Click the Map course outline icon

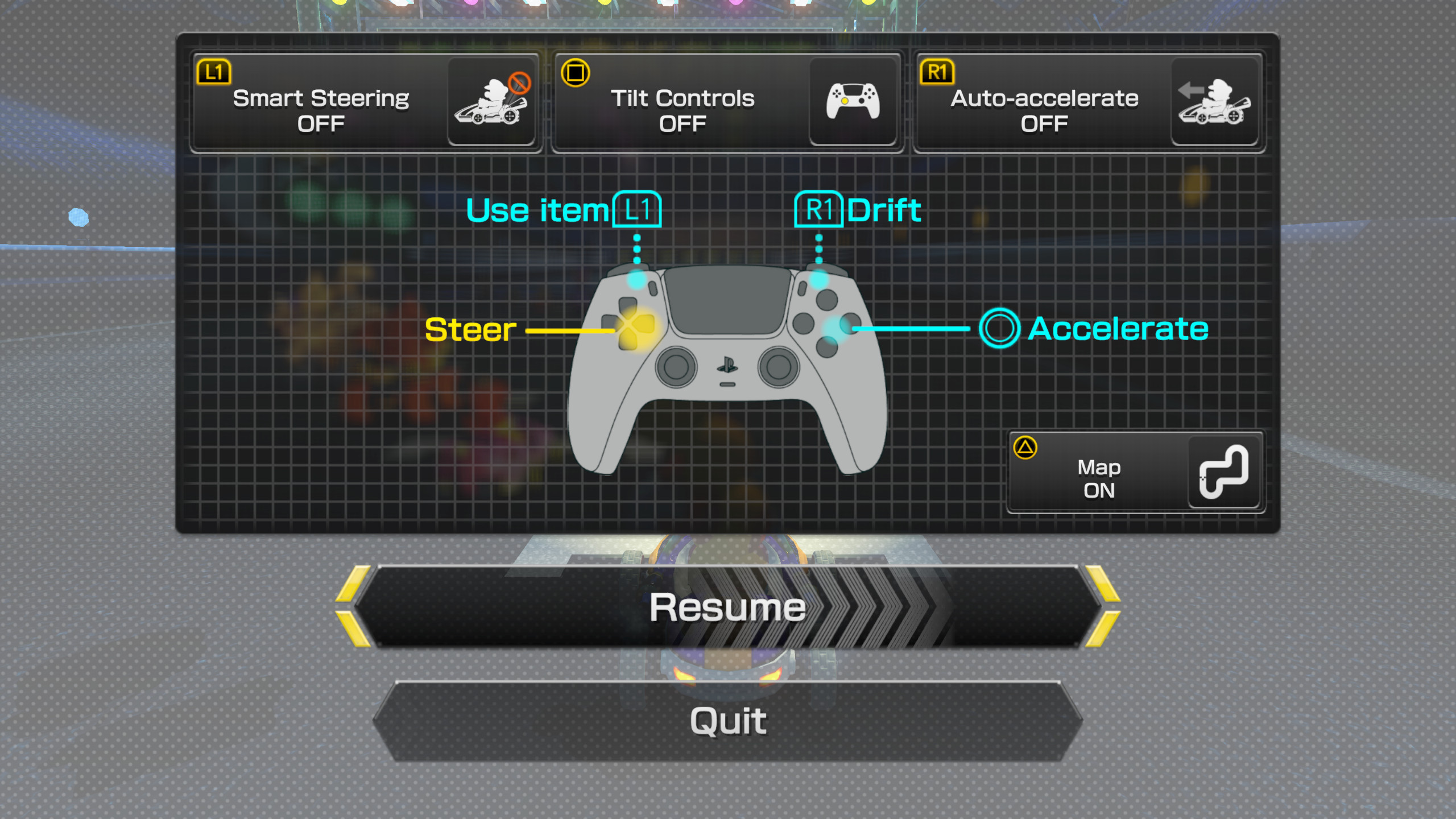(1223, 473)
